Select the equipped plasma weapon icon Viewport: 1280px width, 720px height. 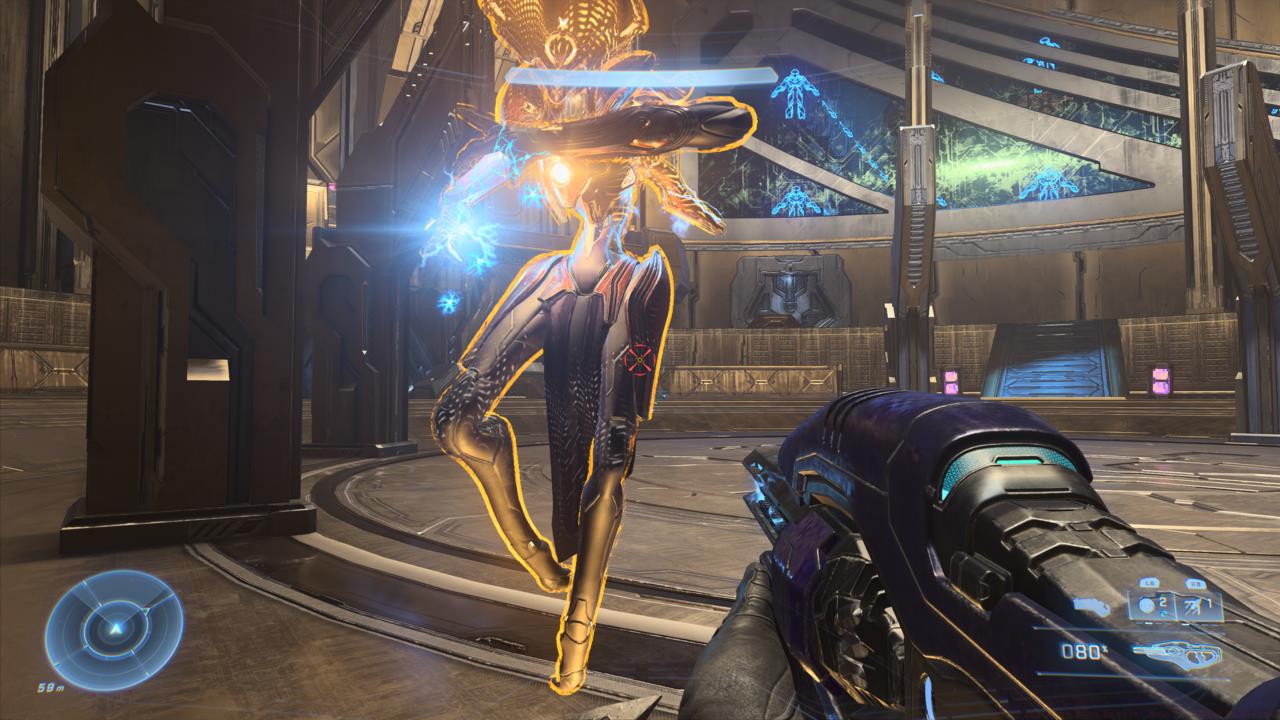pyautogui.click(x=1178, y=653)
